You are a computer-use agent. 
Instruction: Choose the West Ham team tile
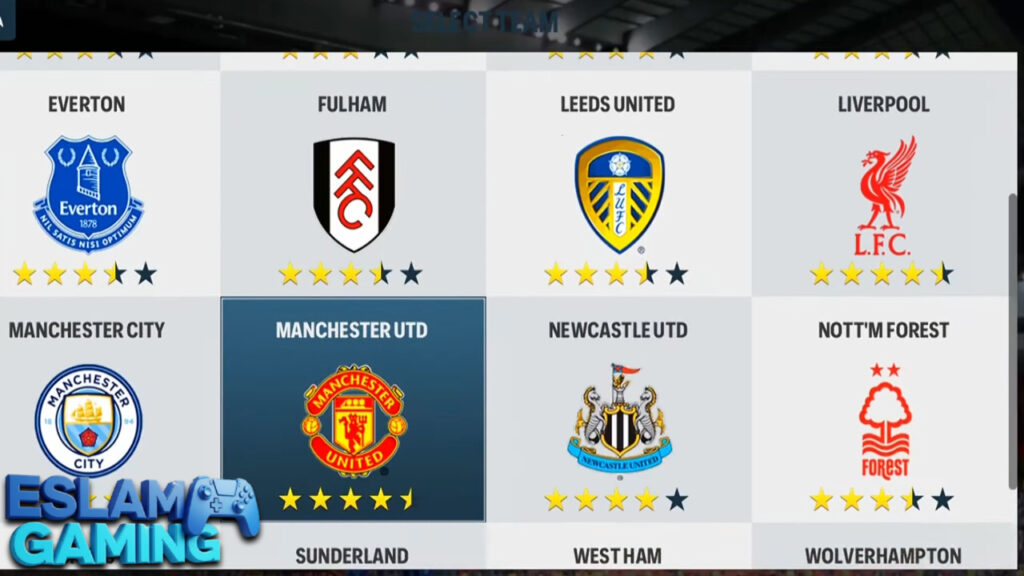(618, 553)
